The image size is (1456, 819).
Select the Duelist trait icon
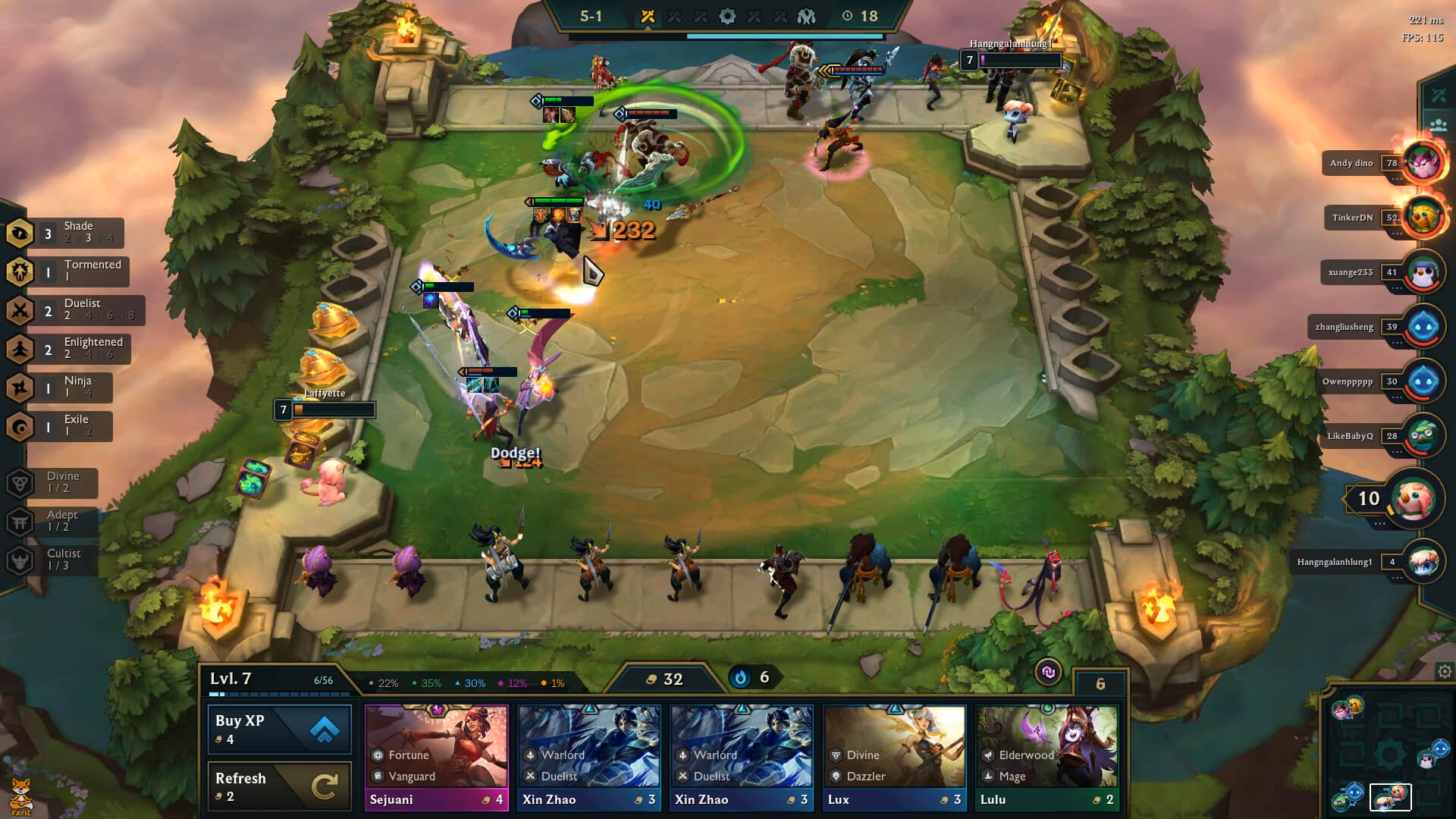[20, 310]
